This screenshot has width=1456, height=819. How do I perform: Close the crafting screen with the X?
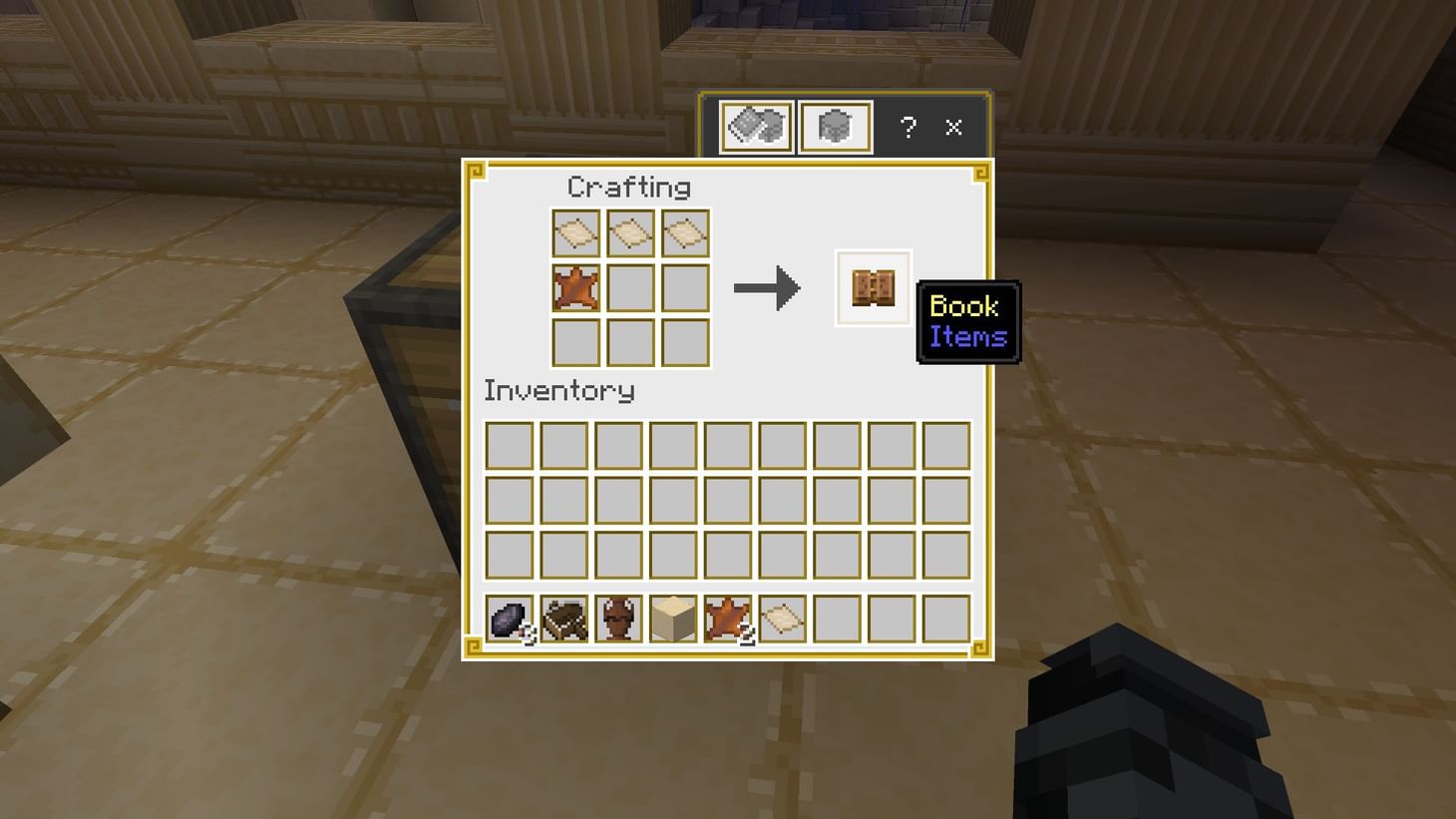(x=953, y=127)
